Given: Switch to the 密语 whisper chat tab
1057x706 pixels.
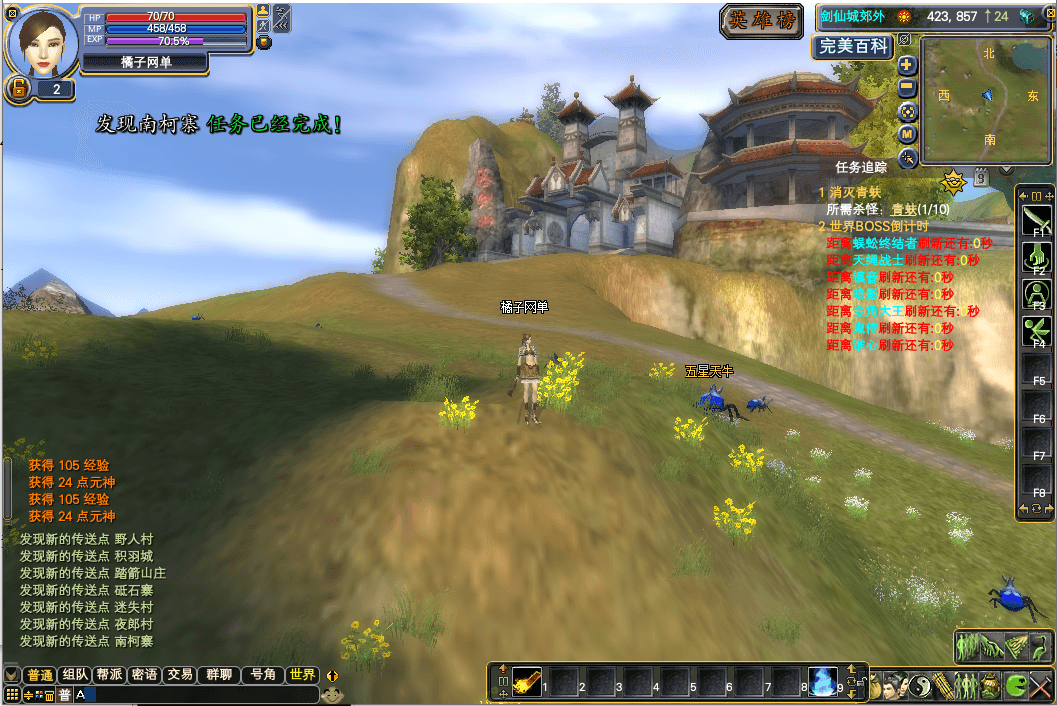Looking at the screenshot, I should click(144, 675).
